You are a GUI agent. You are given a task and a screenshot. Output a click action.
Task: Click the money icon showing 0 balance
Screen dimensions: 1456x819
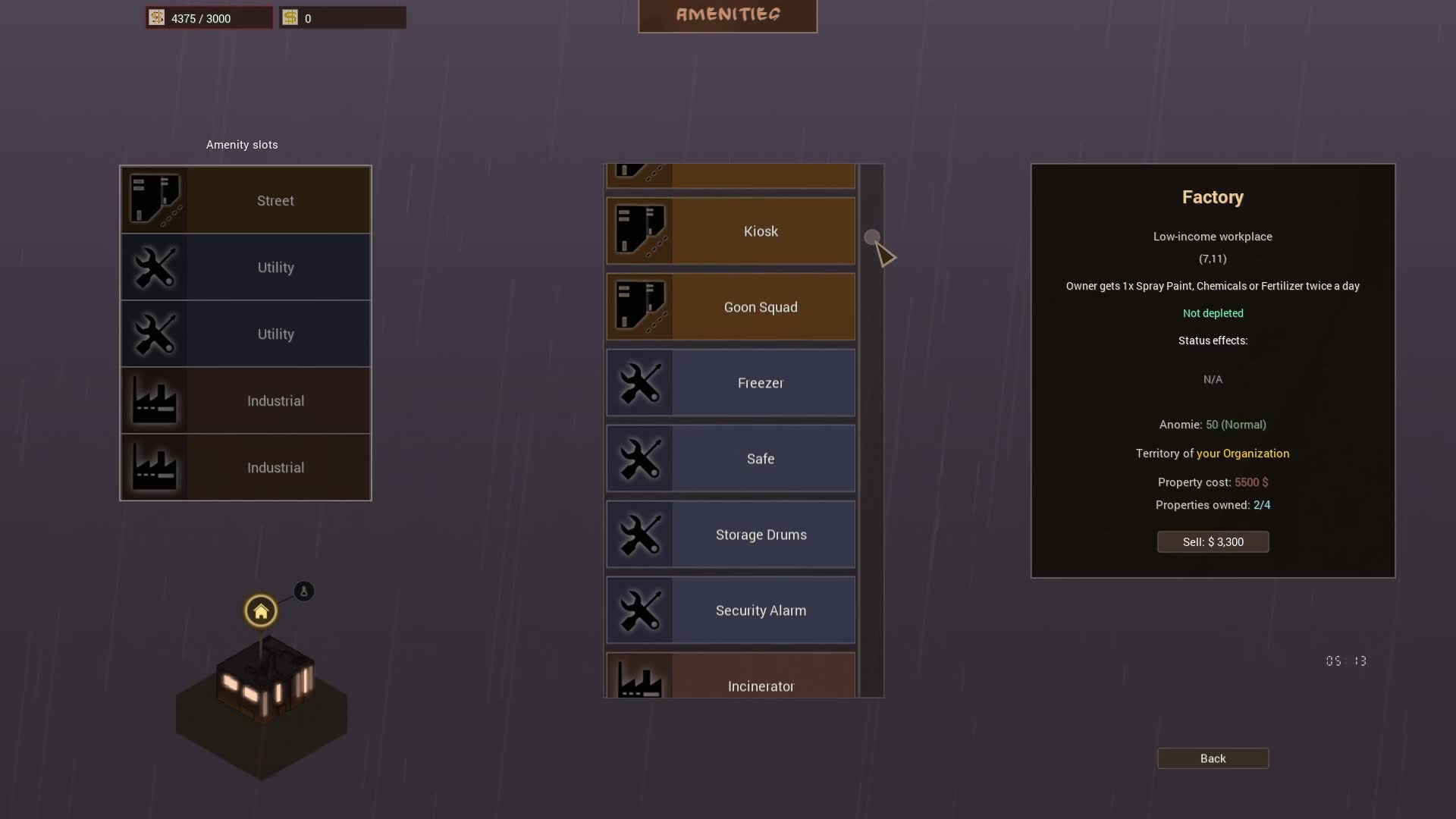click(x=291, y=17)
